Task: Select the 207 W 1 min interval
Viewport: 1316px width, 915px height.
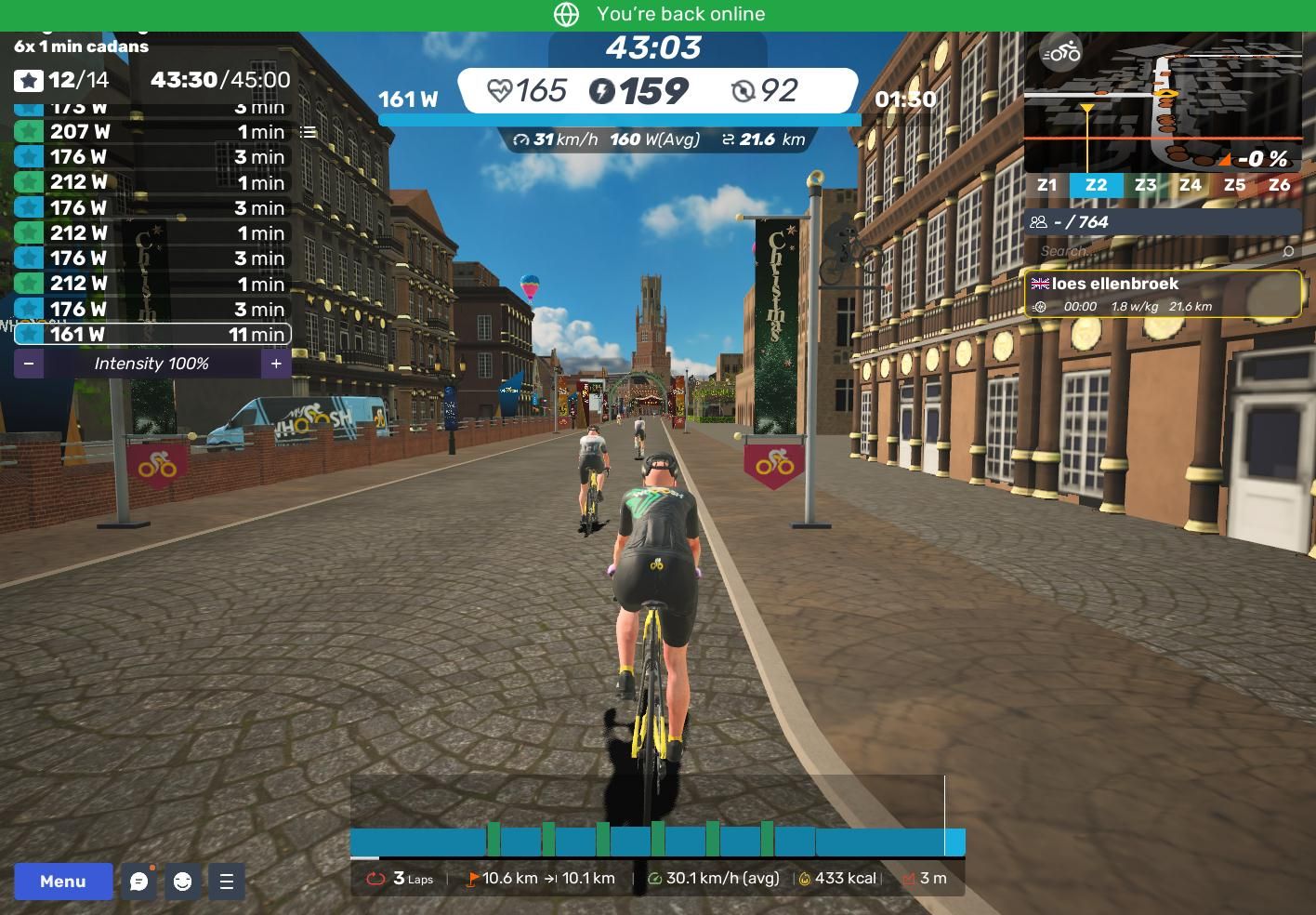Action: point(152,132)
